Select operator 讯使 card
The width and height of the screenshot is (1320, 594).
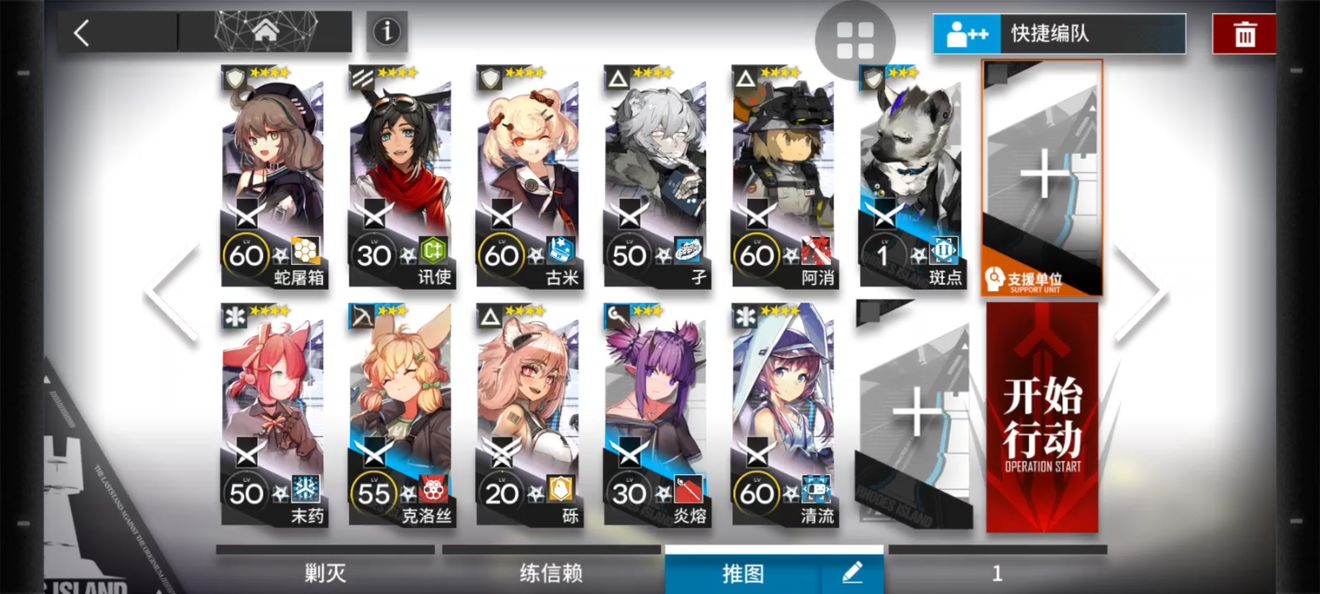coord(400,177)
